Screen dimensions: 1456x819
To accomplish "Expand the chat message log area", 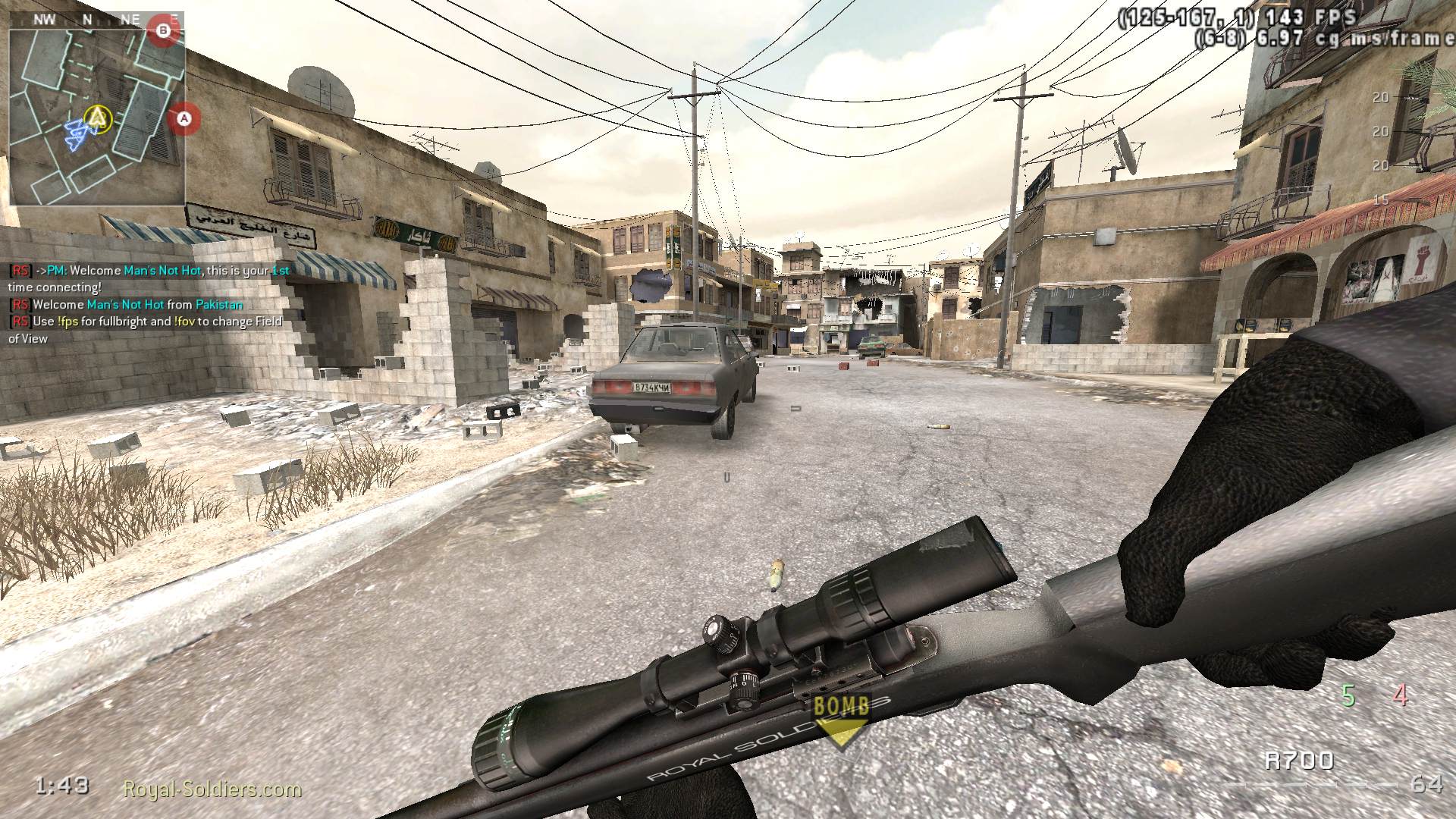I will 144,303.
